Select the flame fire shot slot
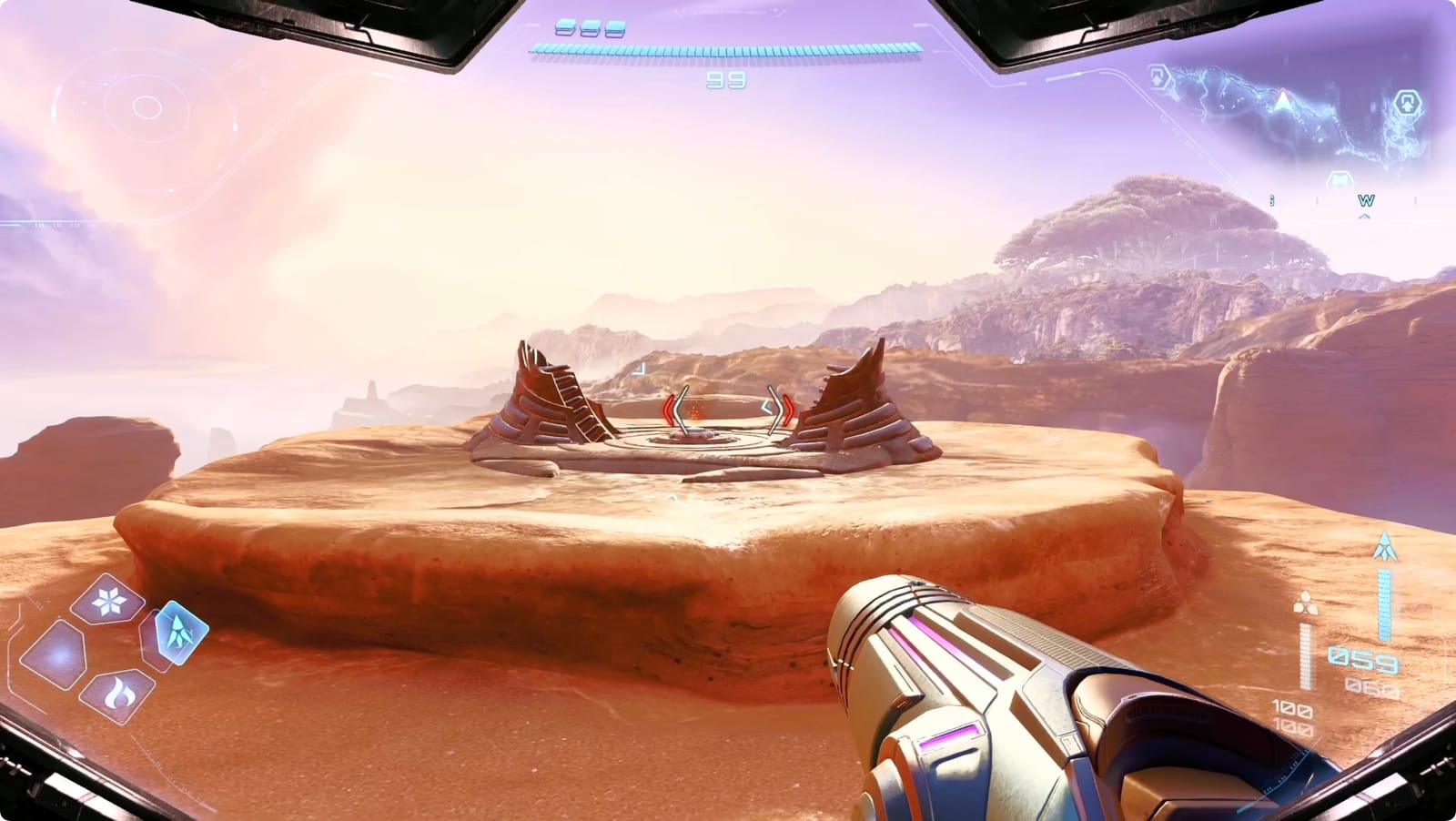 [116, 694]
